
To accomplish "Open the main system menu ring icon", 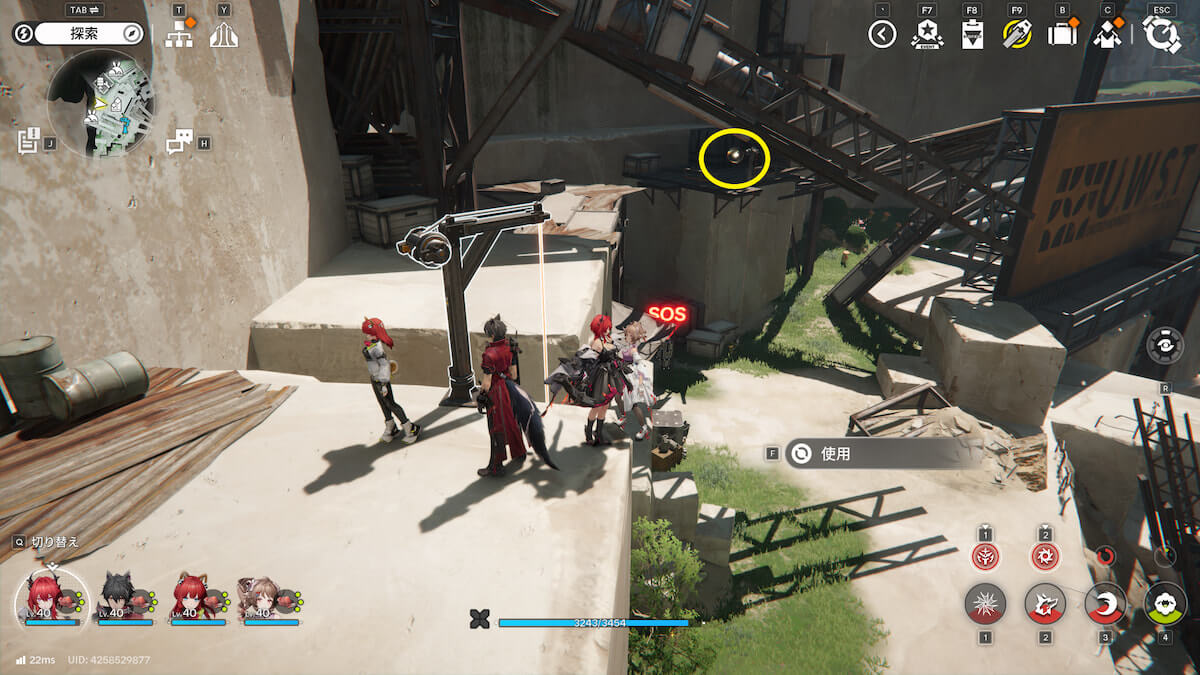I will click(x=1162, y=35).
